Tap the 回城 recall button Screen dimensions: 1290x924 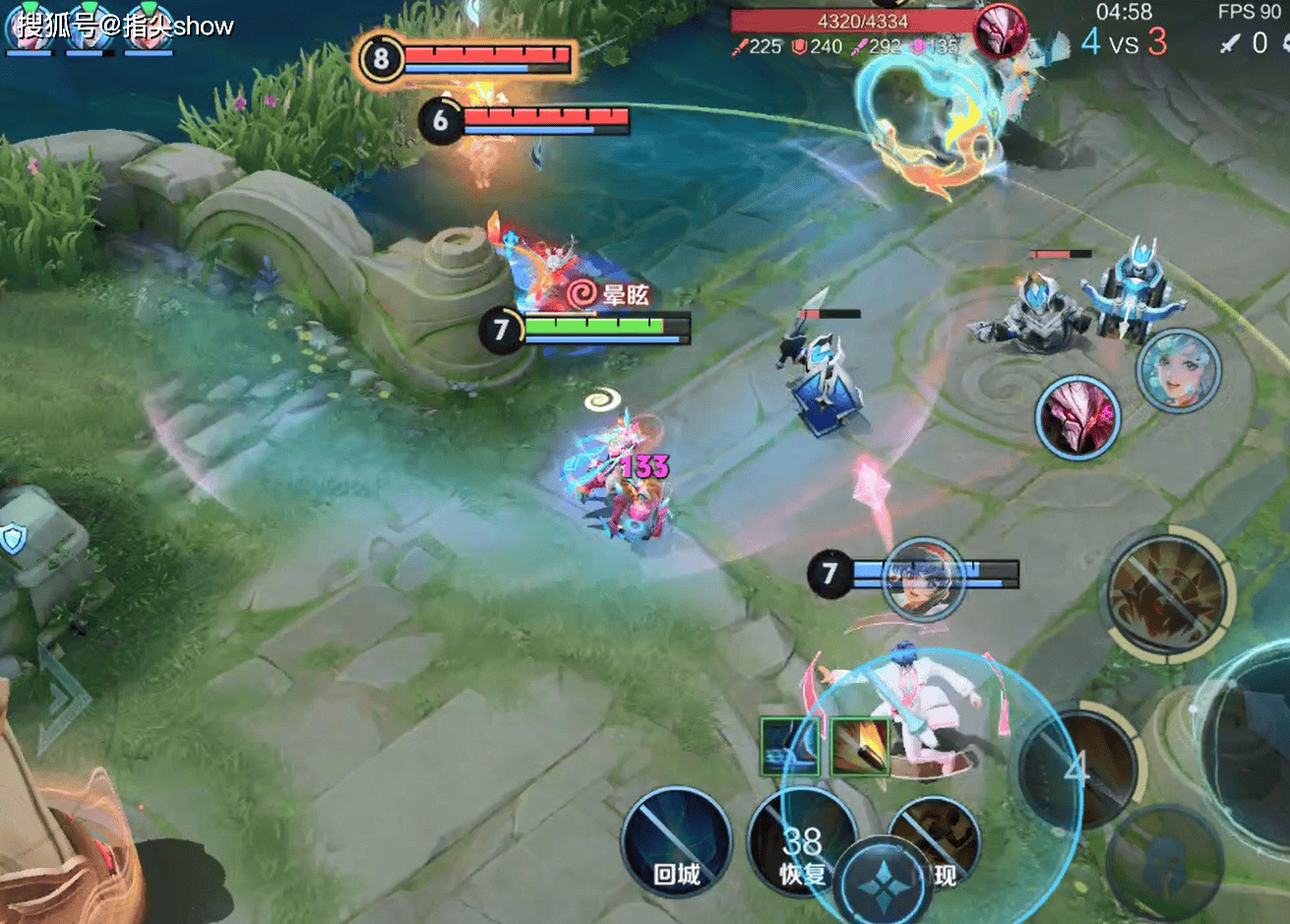pos(676,842)
